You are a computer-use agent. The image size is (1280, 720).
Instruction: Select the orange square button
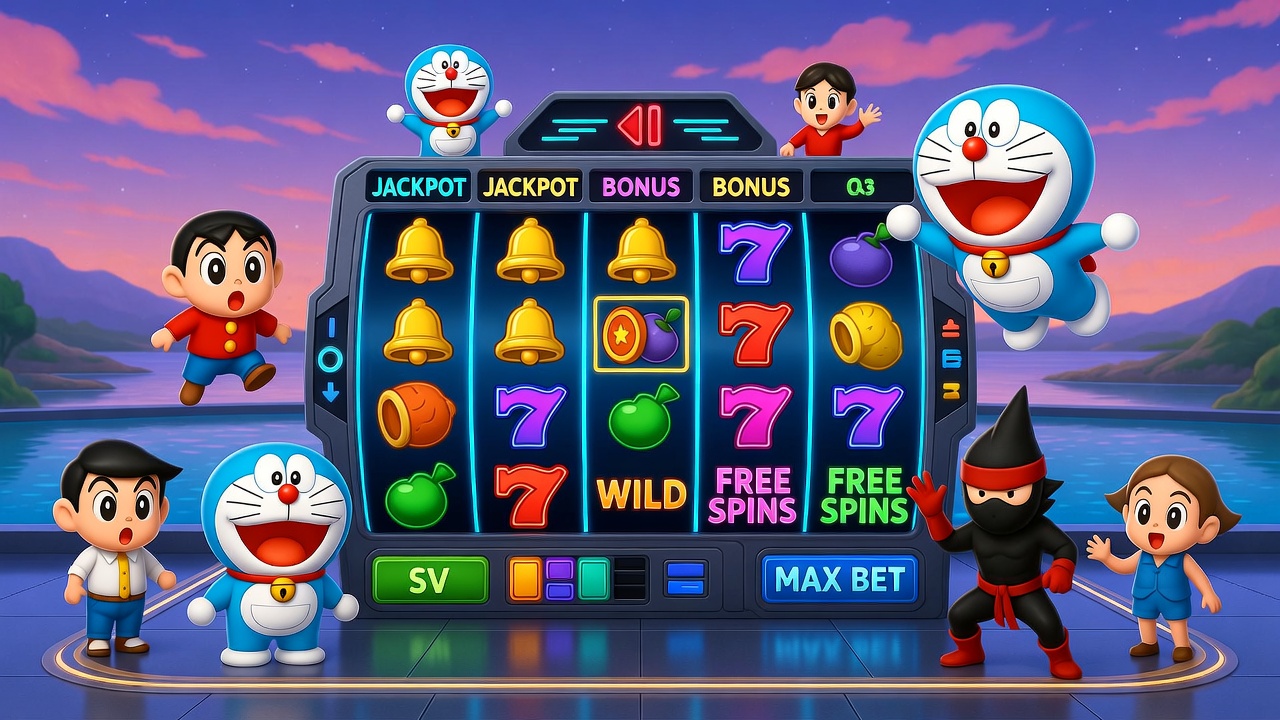(x=525, y=579)
